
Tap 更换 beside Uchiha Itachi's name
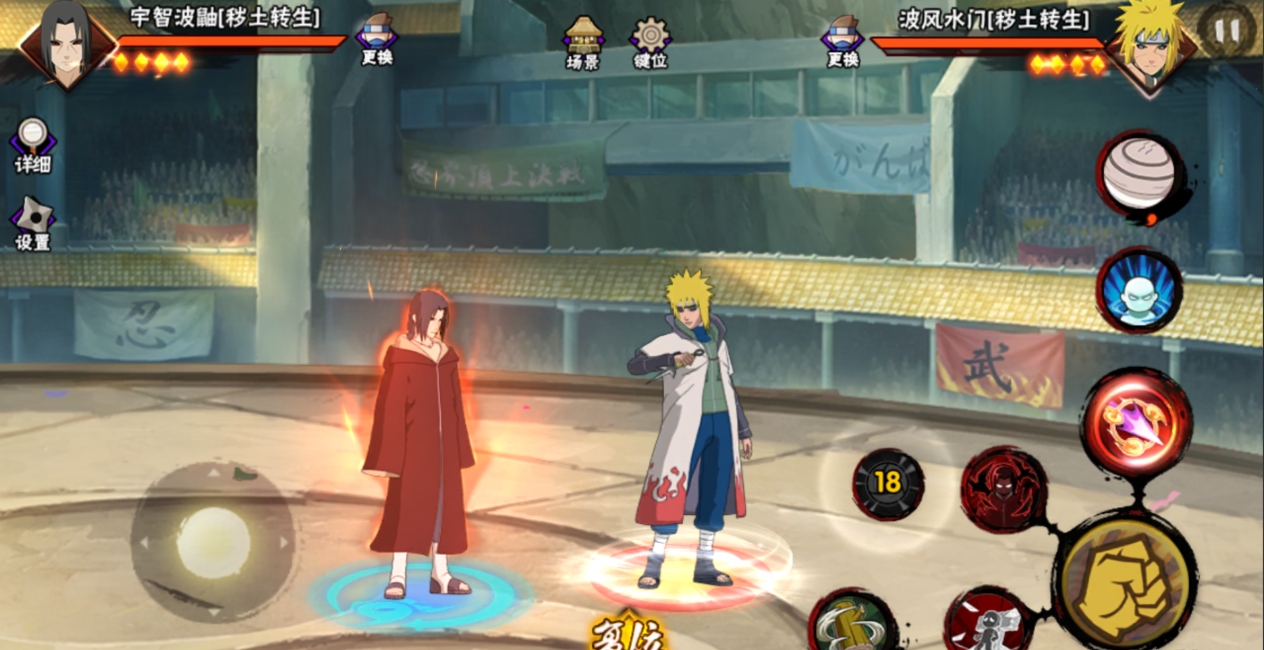[377, 40]
